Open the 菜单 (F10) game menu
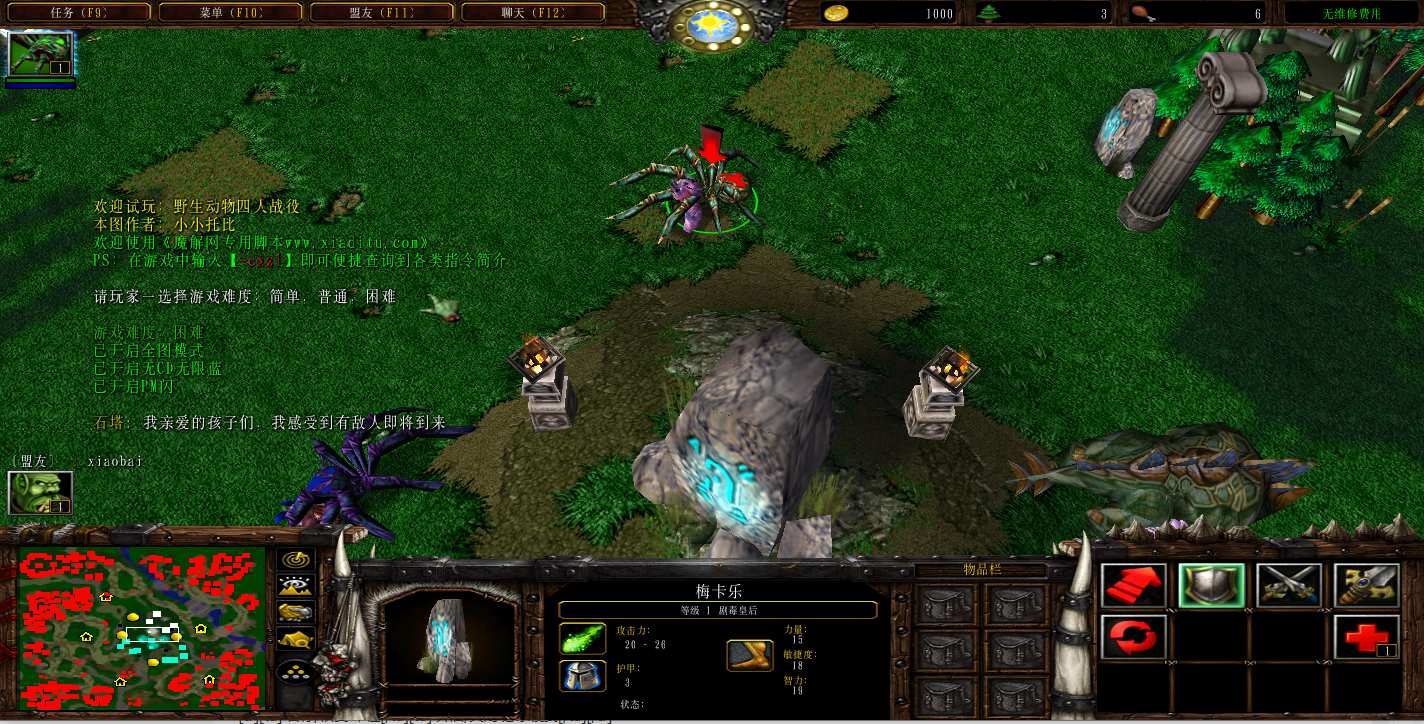This screenshot has height=724, width=1424. click(x=229, y=13)
